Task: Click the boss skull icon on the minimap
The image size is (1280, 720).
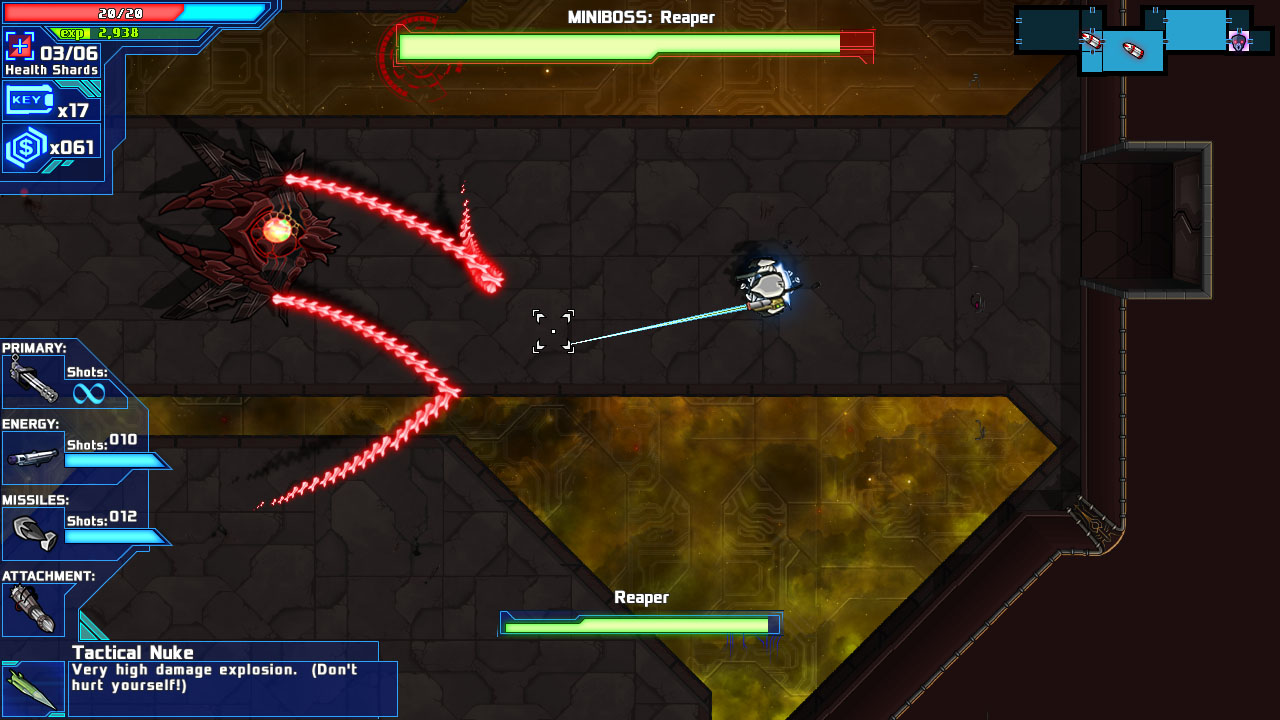Action: click(1238, 42)
